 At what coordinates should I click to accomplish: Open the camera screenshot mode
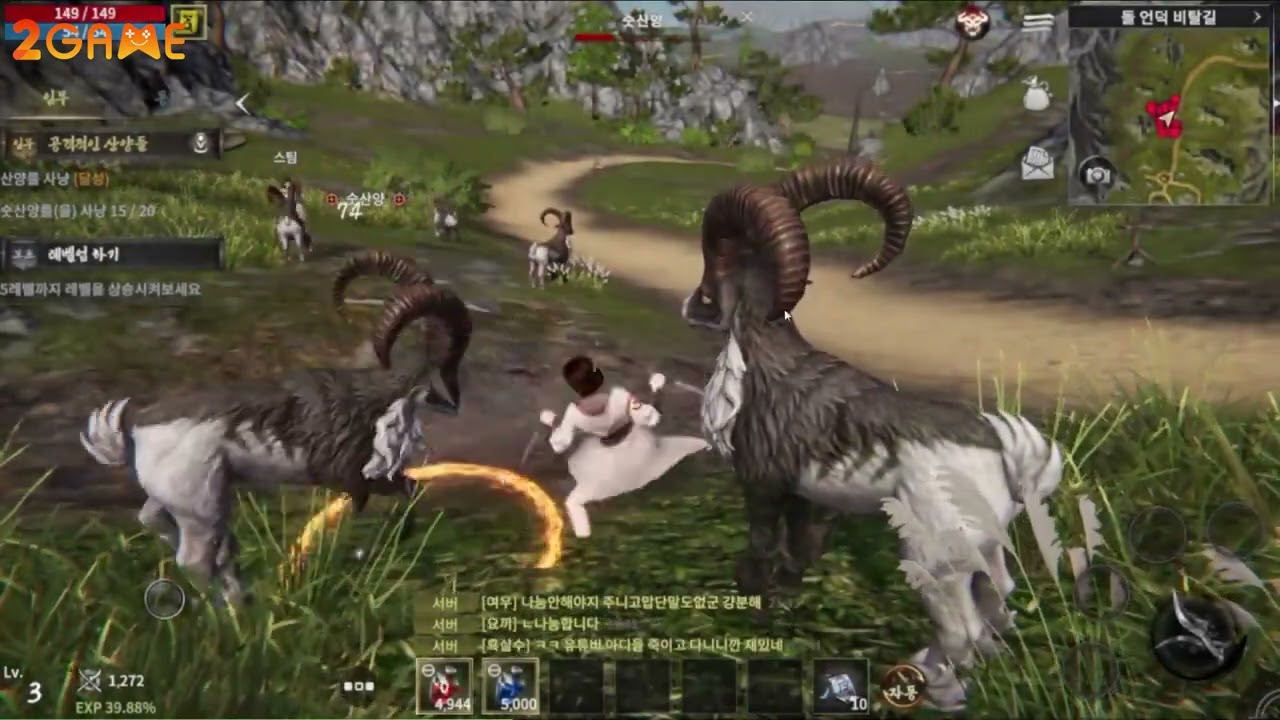coord(1097,175)
